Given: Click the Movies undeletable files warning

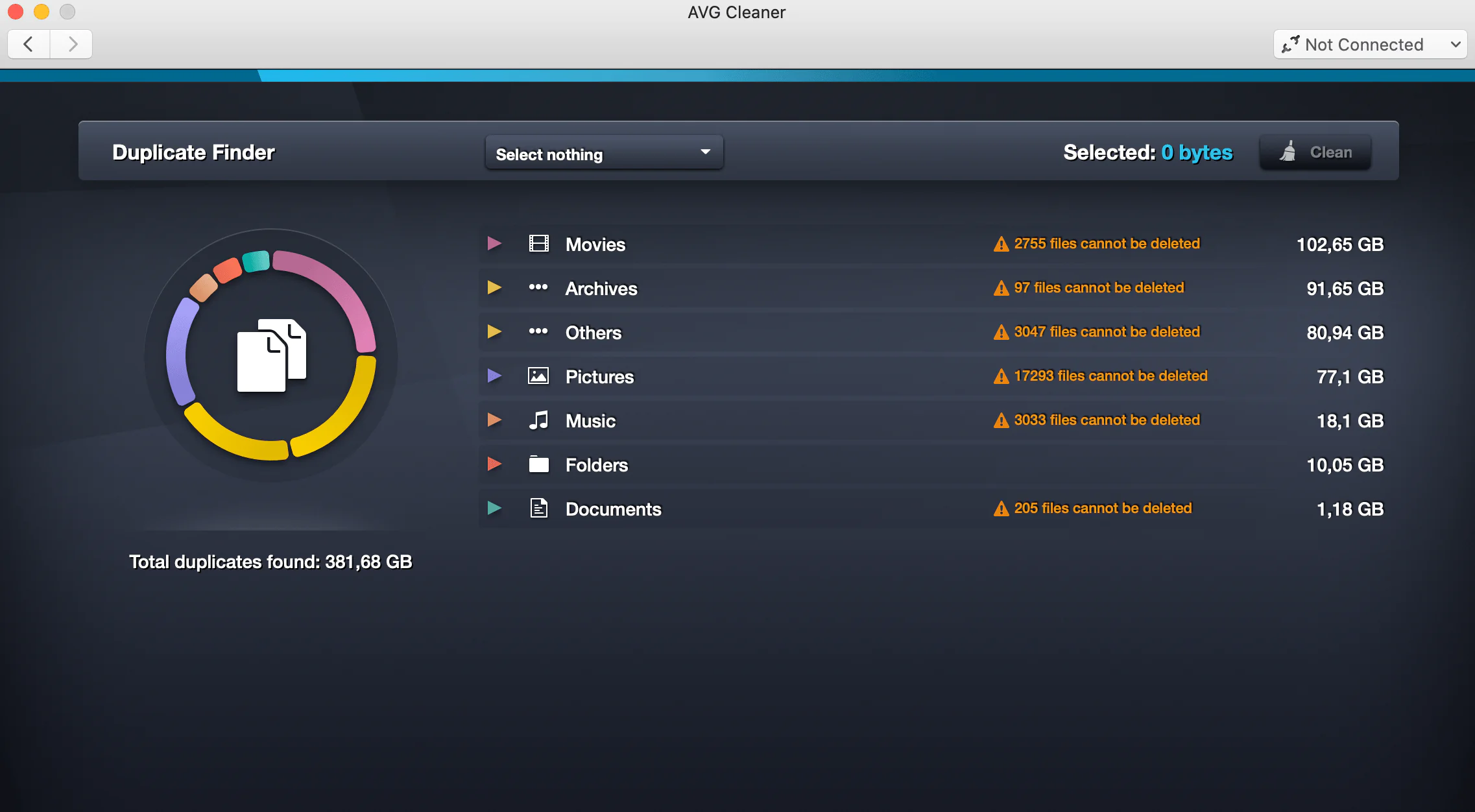Looking at the screenshot, I should (x=1097, y=244).
